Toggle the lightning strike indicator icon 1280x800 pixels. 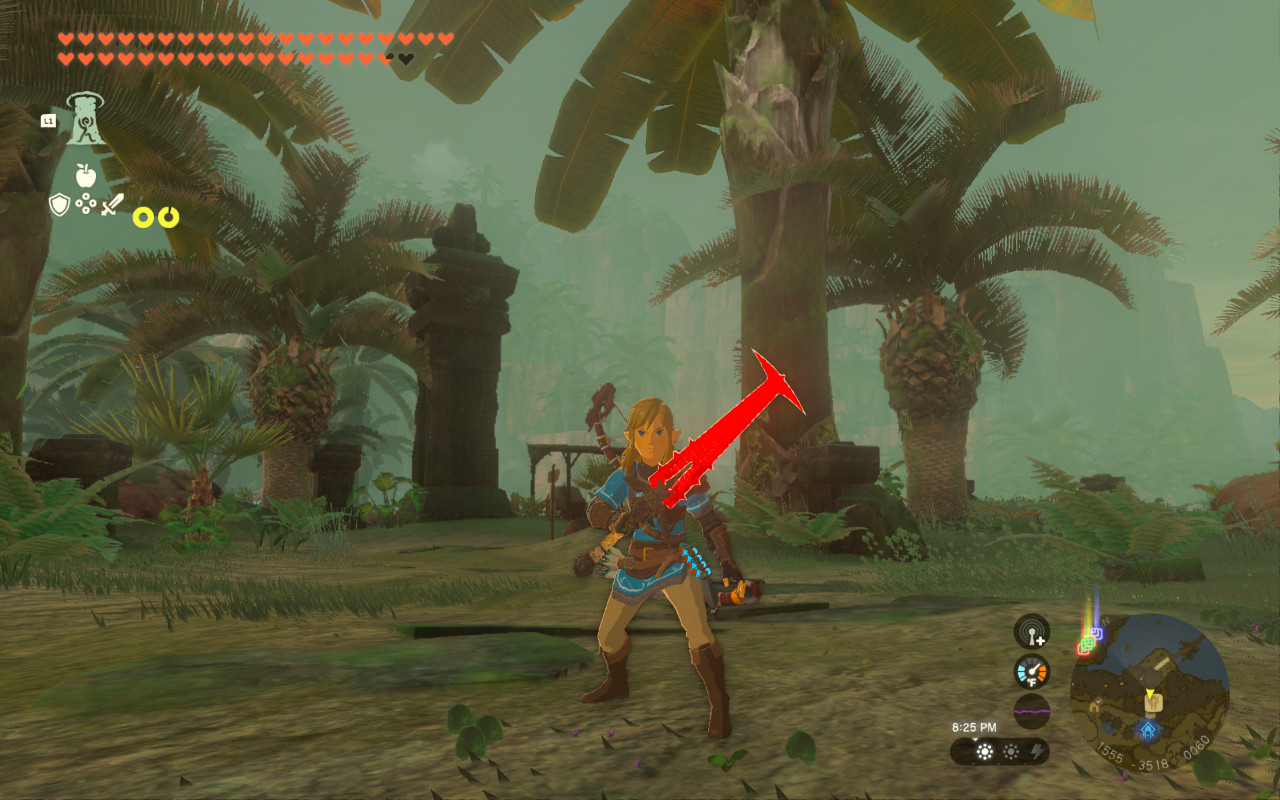click(1038, 750)
